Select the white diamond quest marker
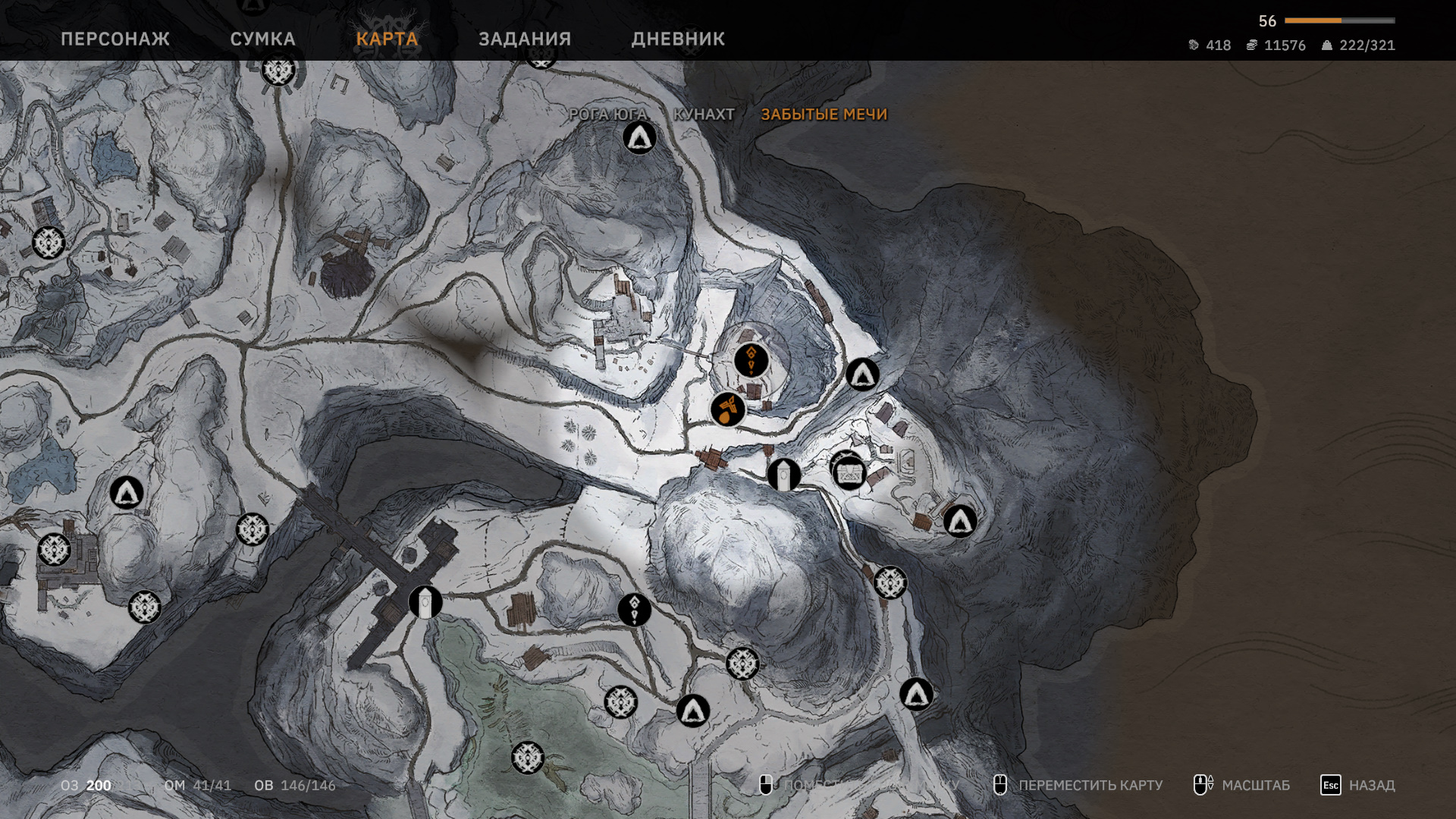This screenshot has height=819, width=1456. click(x=634, y=609)
